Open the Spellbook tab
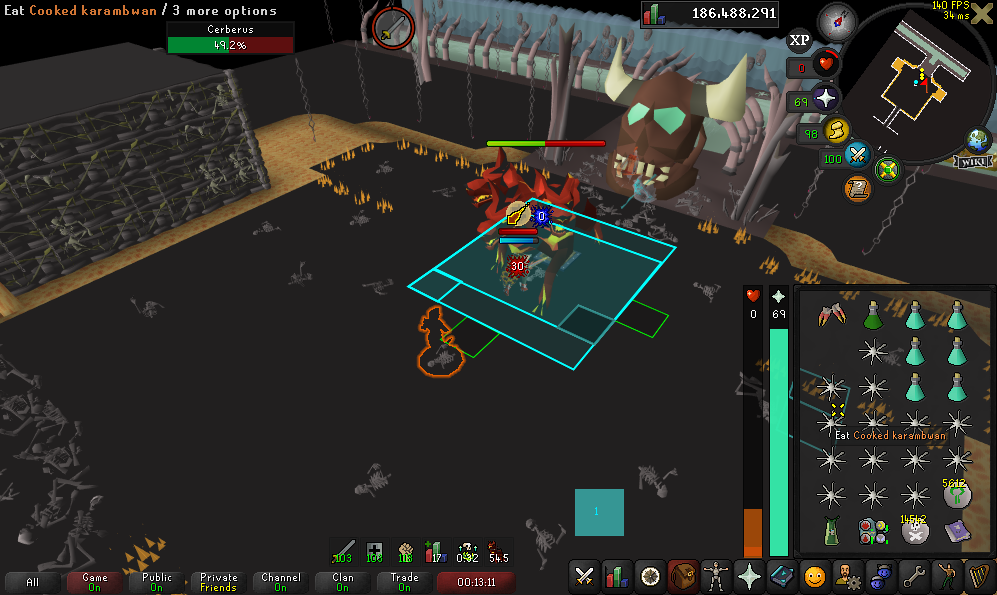The image size is (997, 595). (781, 576)
